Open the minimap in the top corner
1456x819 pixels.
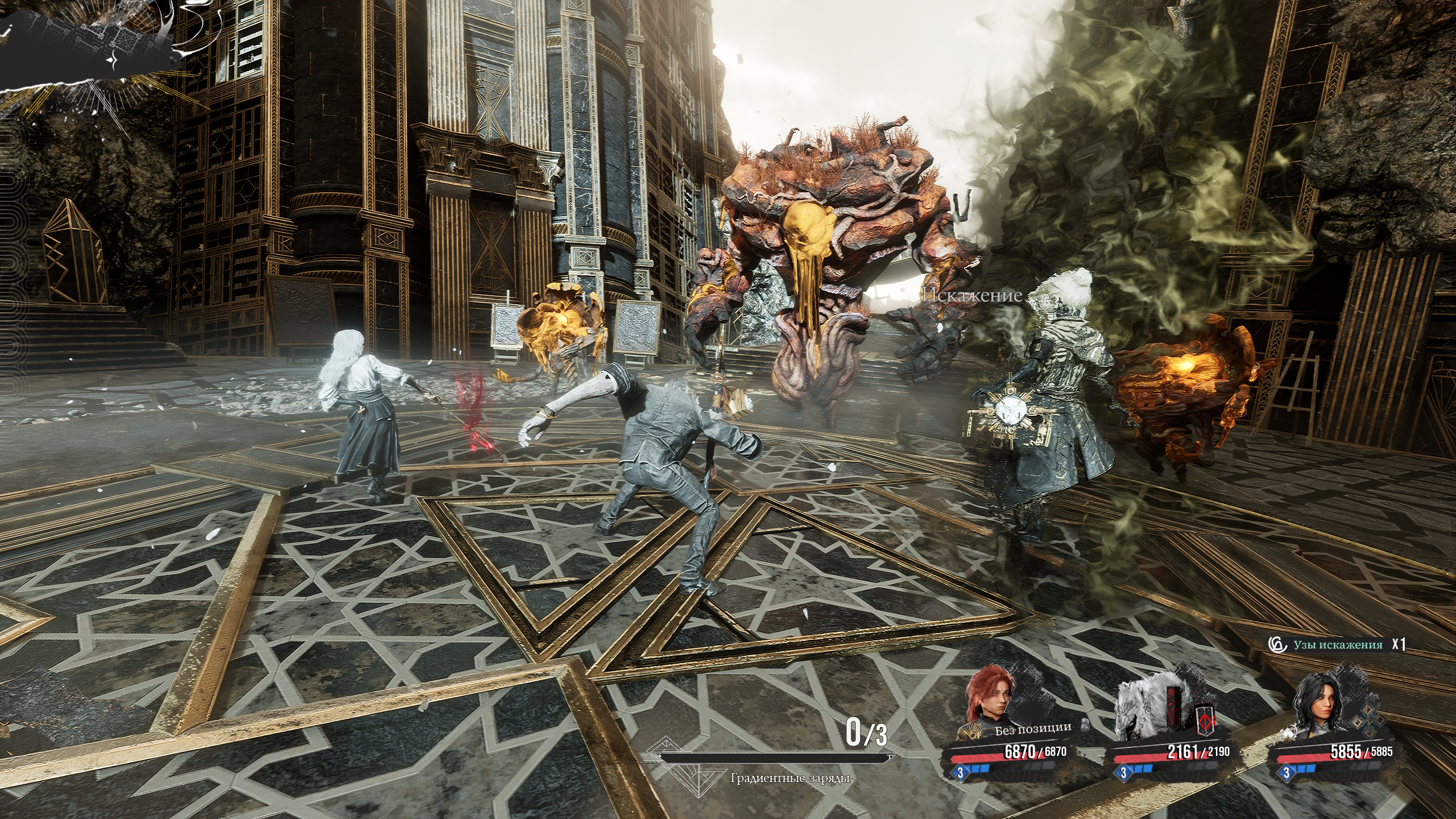point(85,43)
